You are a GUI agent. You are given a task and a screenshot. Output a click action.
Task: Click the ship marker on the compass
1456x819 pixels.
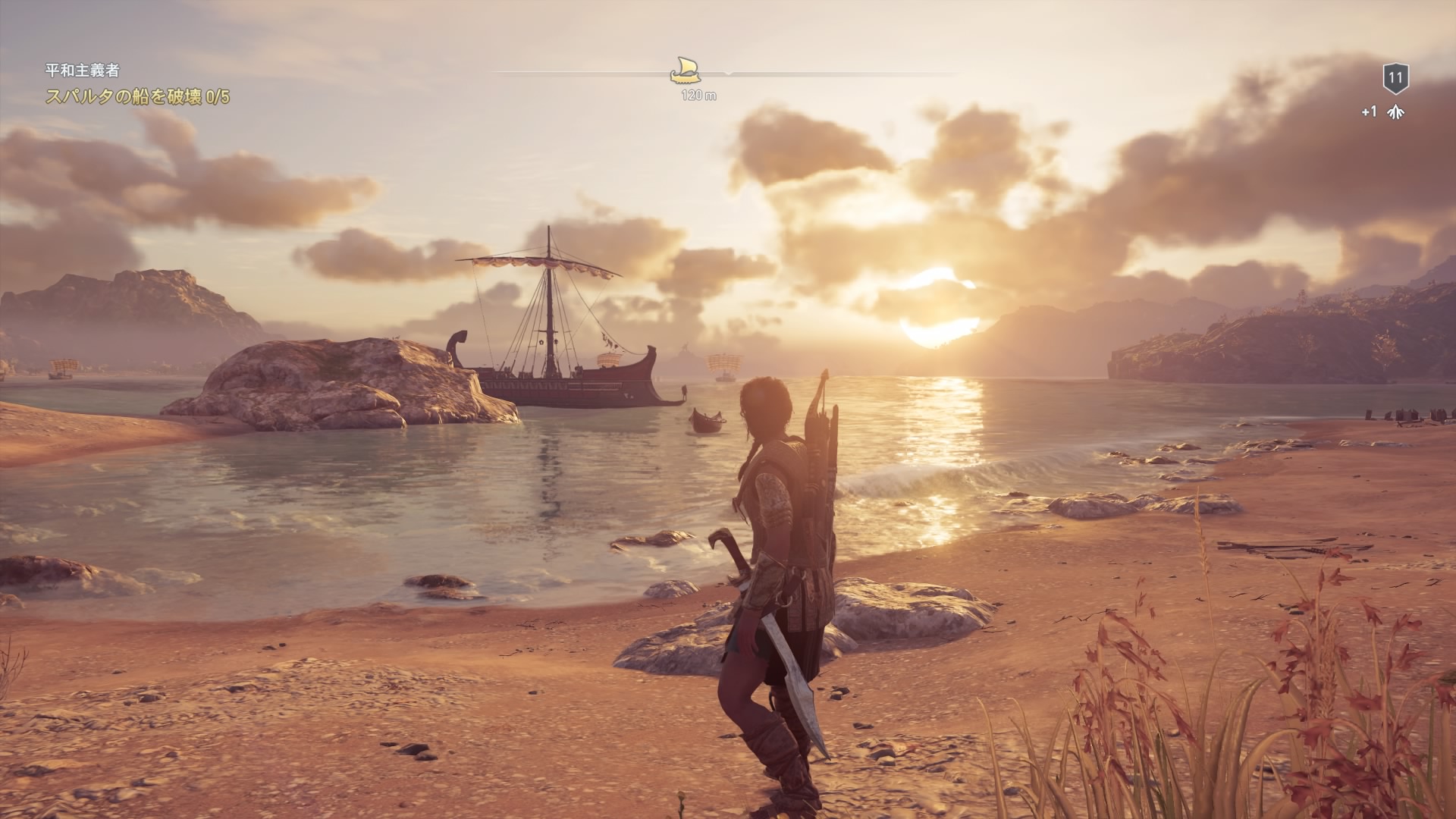685,70
